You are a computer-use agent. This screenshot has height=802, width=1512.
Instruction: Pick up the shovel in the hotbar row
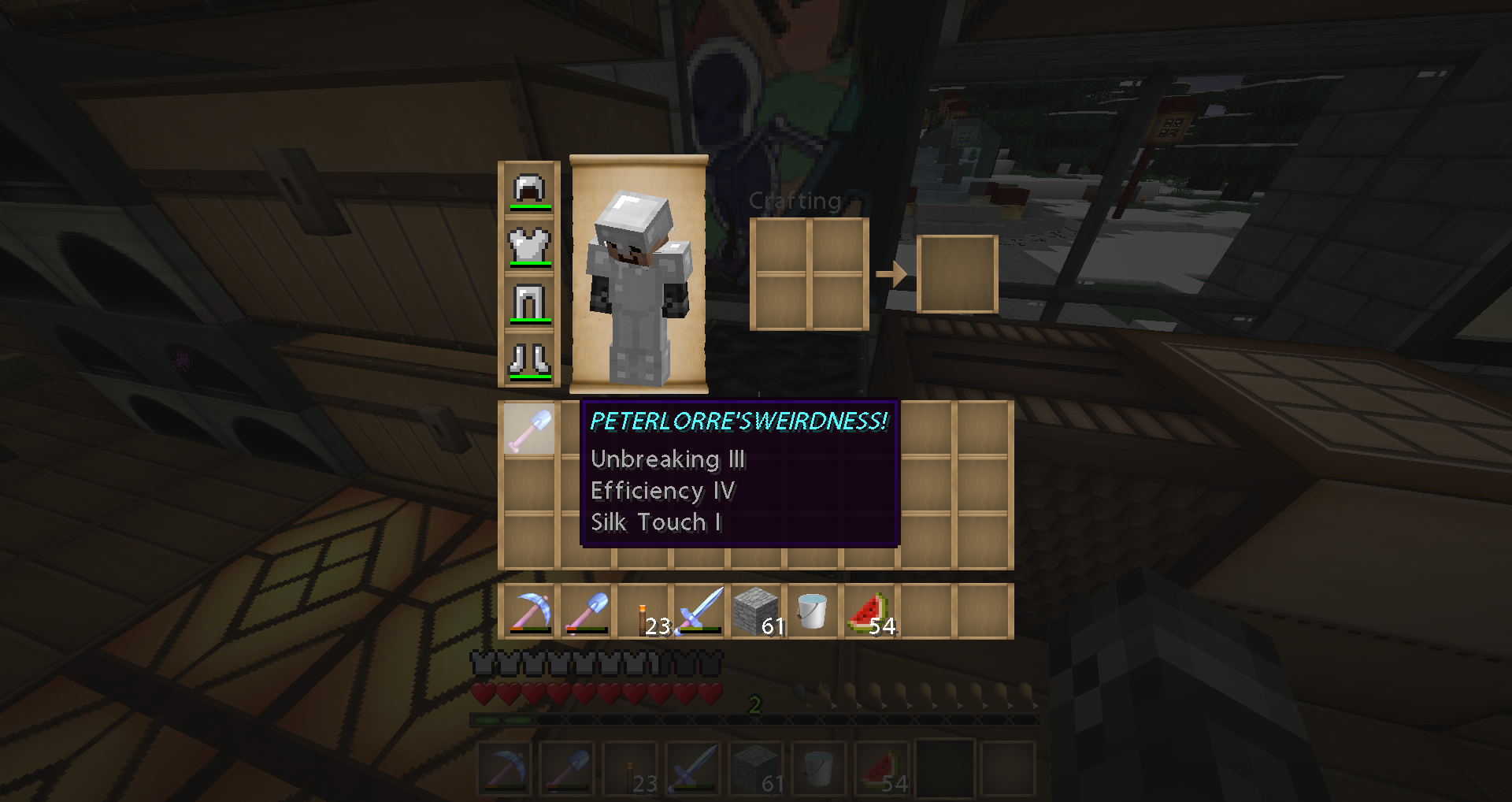tap(586, 612)
